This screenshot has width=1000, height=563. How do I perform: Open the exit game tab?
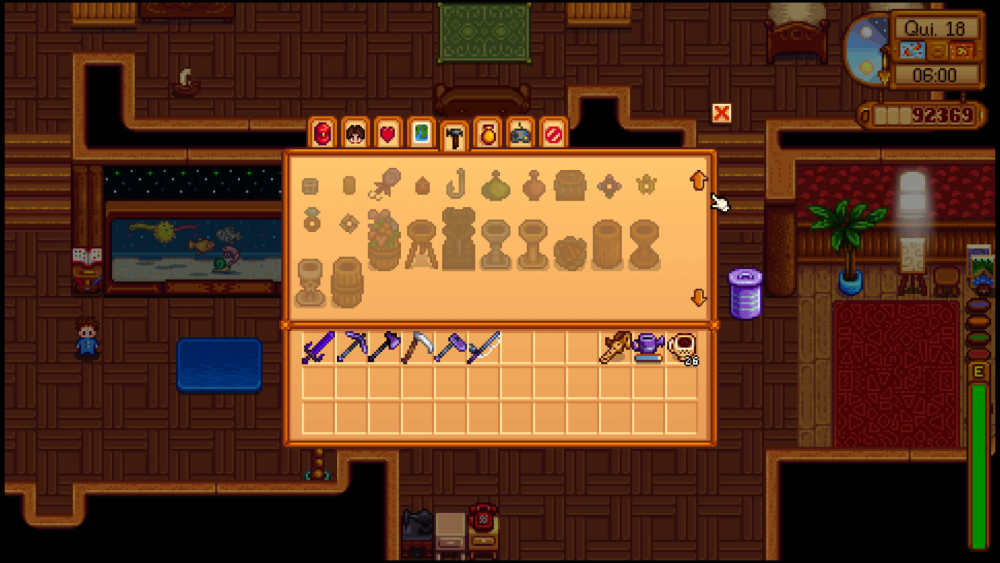tap(553, 134)
